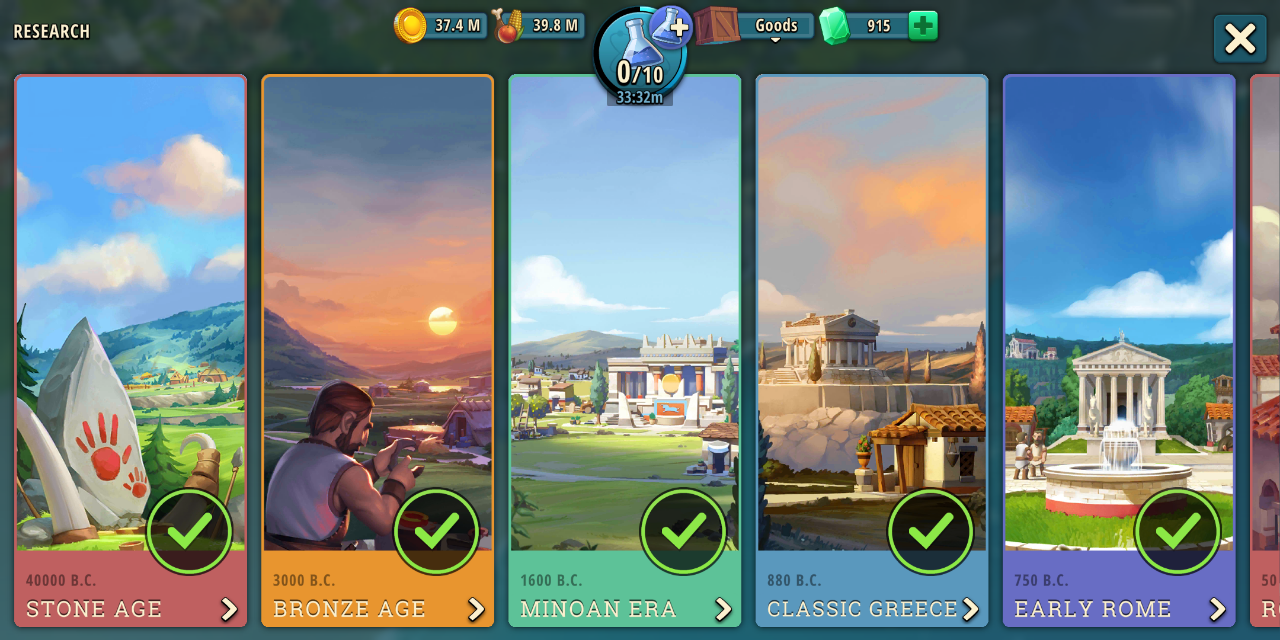Select the Bronze Age era card
The image size is (1280, 640).
377,350
